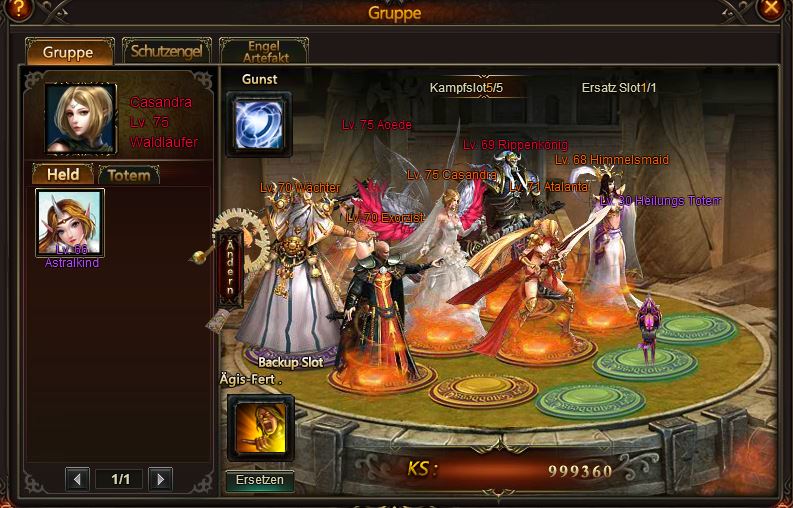Click the Casandra character portrait
The height and width of the screenshot is (508, 793).
point(81,118)
